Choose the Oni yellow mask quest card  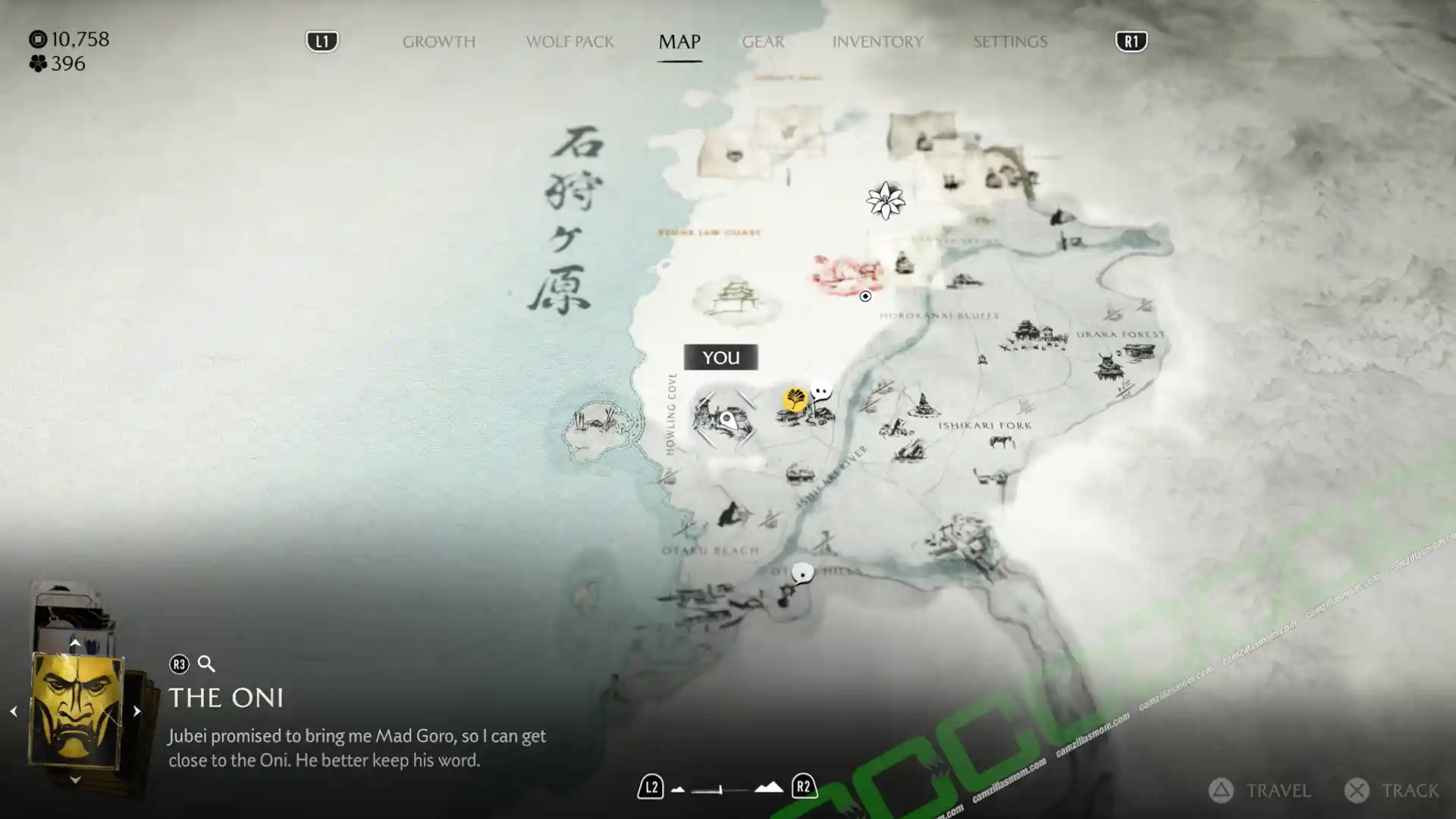[76, 711]
